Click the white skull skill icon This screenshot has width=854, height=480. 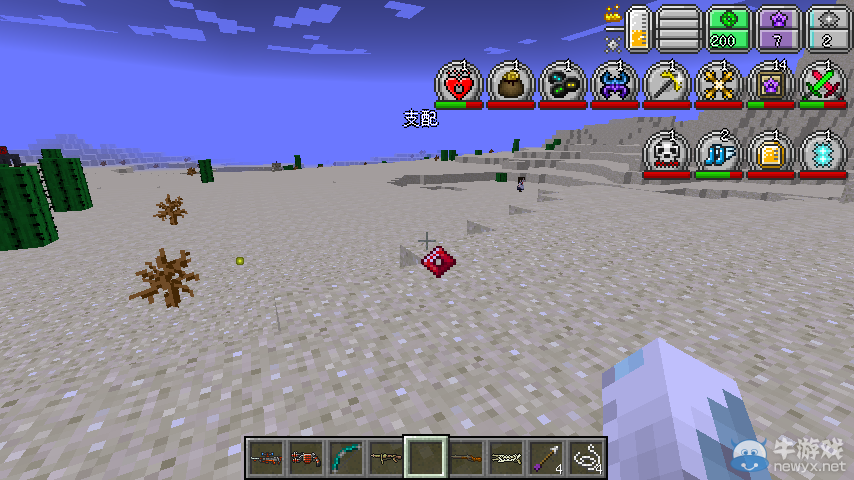point(667,153)
